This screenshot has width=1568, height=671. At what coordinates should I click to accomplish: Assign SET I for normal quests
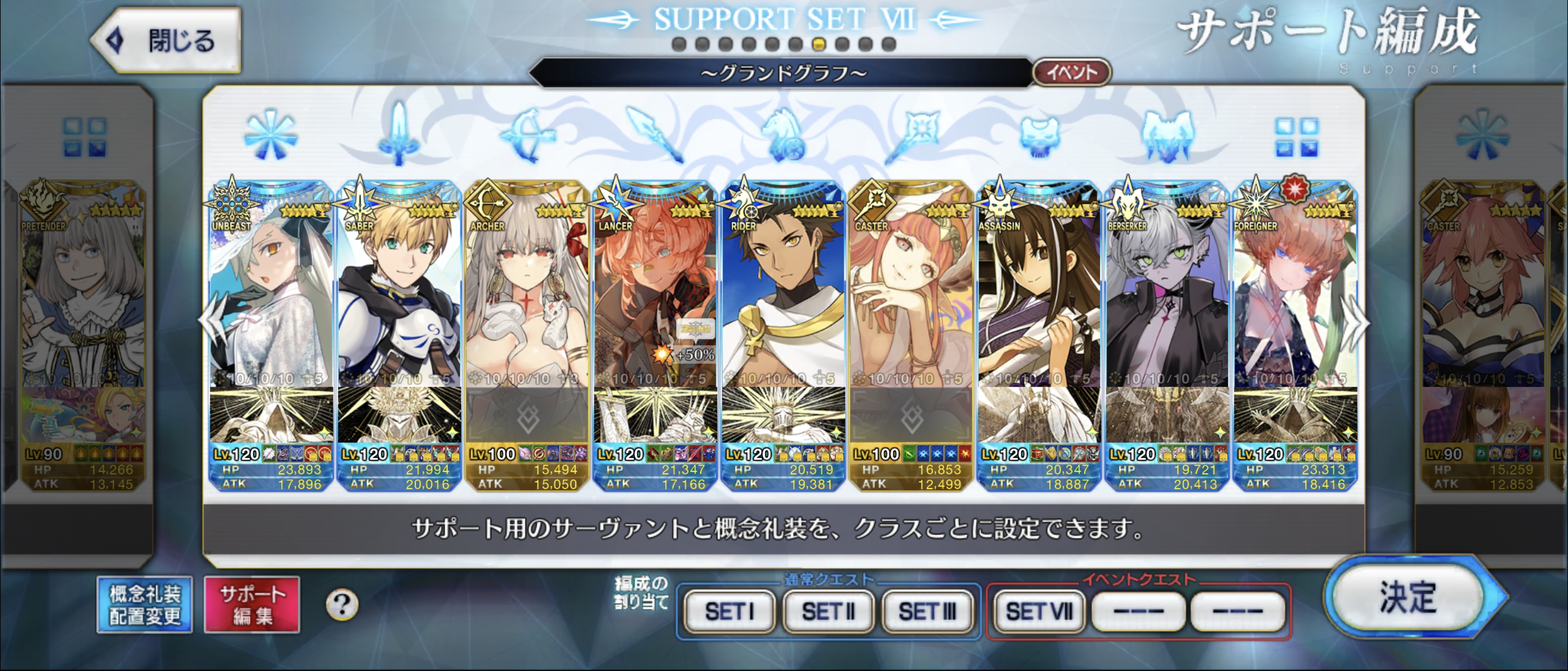pyautogui.click(x=729, y=611)
